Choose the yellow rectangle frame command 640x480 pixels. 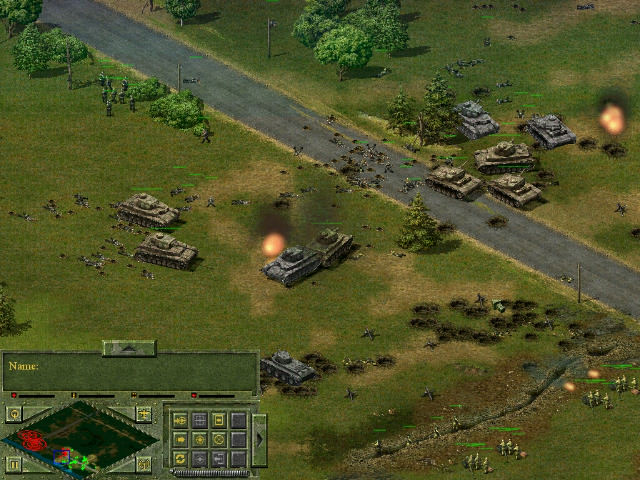tap(219, 420)
